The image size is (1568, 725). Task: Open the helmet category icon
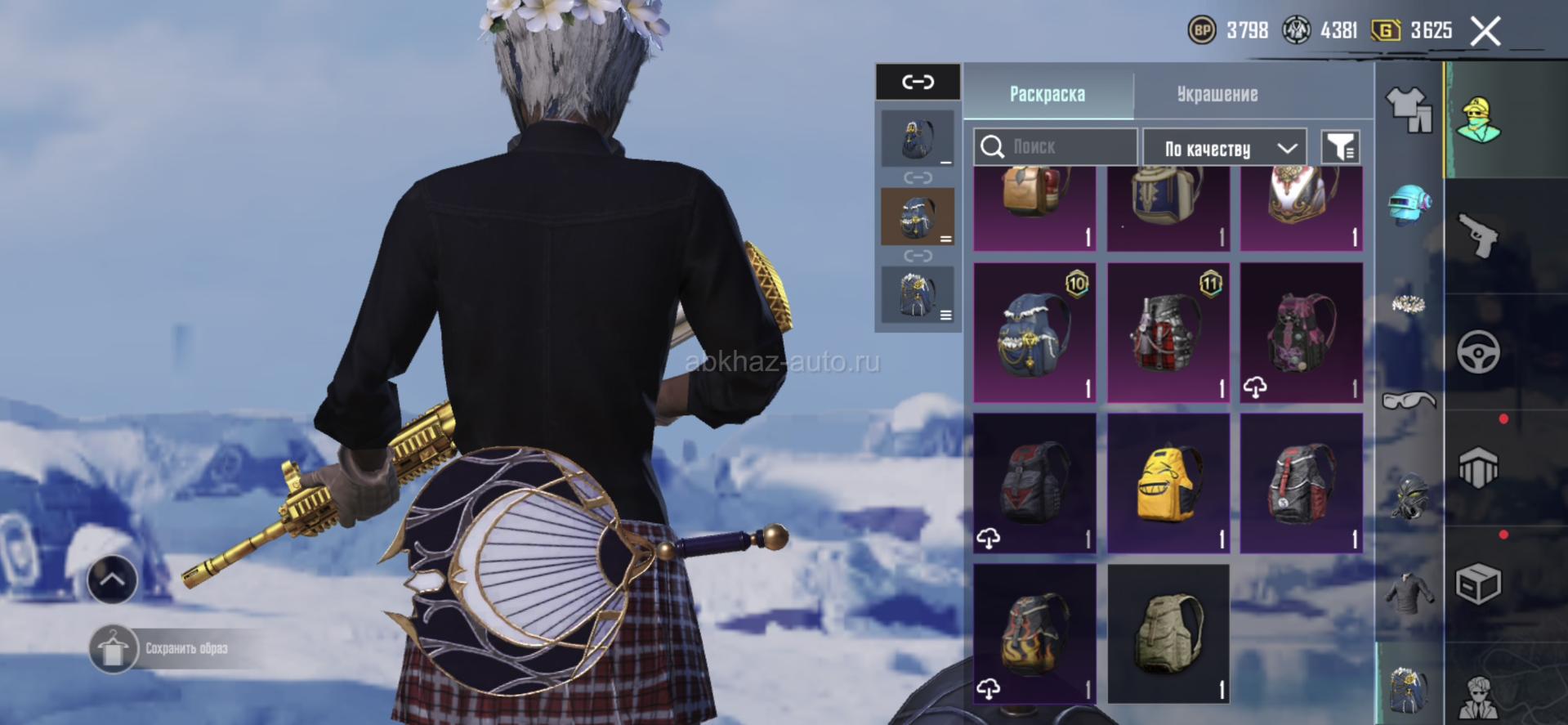(x=1409, y=204)
